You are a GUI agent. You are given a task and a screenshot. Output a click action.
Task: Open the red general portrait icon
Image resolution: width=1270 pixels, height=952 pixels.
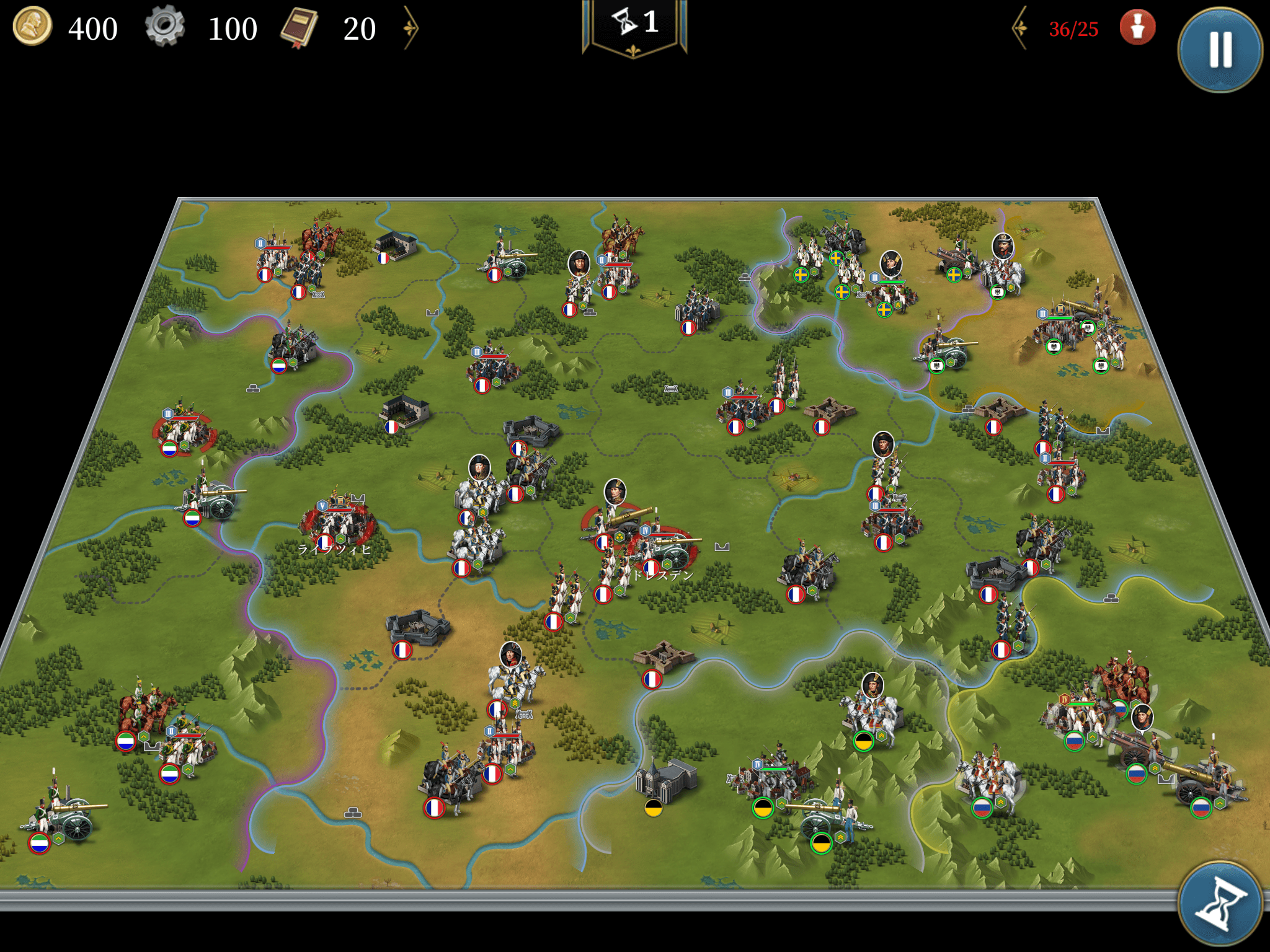[1137, 28]
